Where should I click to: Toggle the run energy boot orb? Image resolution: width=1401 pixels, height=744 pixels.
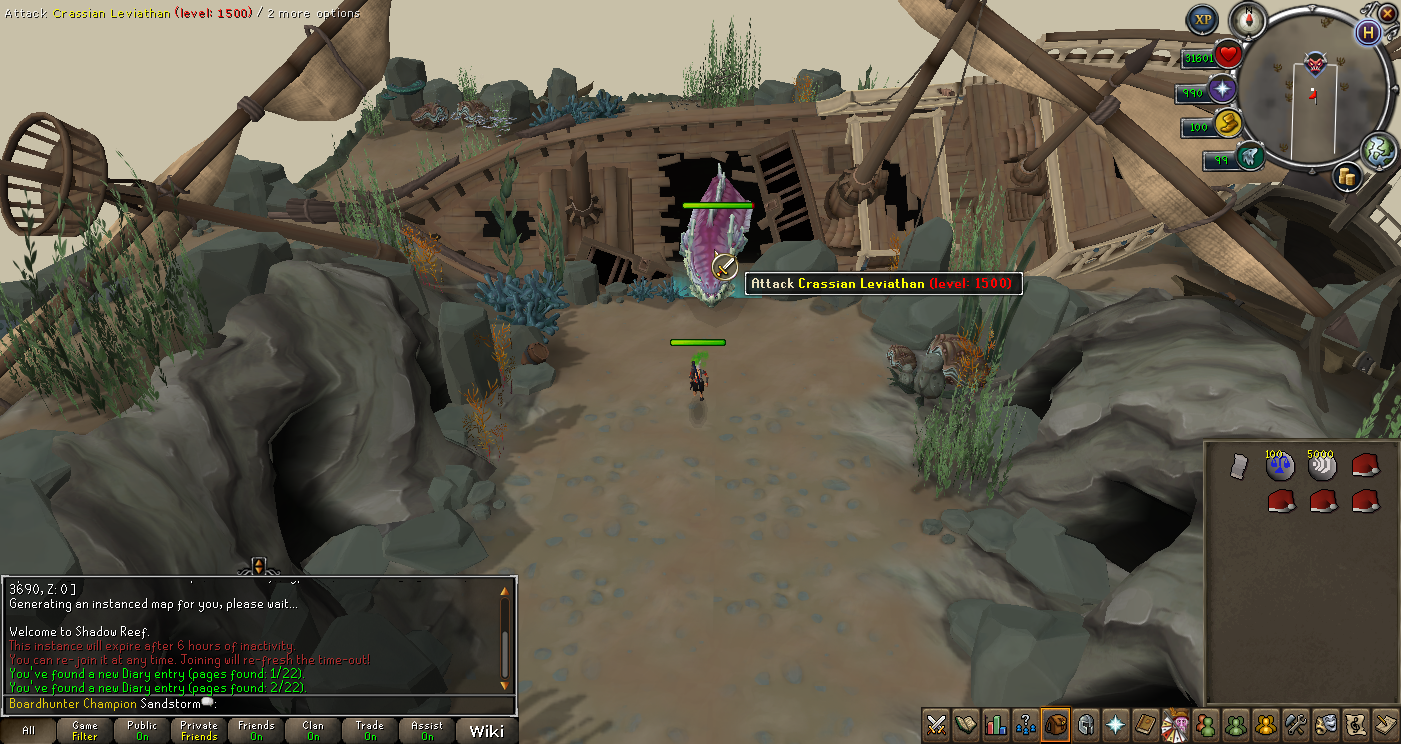point(1250,156)
